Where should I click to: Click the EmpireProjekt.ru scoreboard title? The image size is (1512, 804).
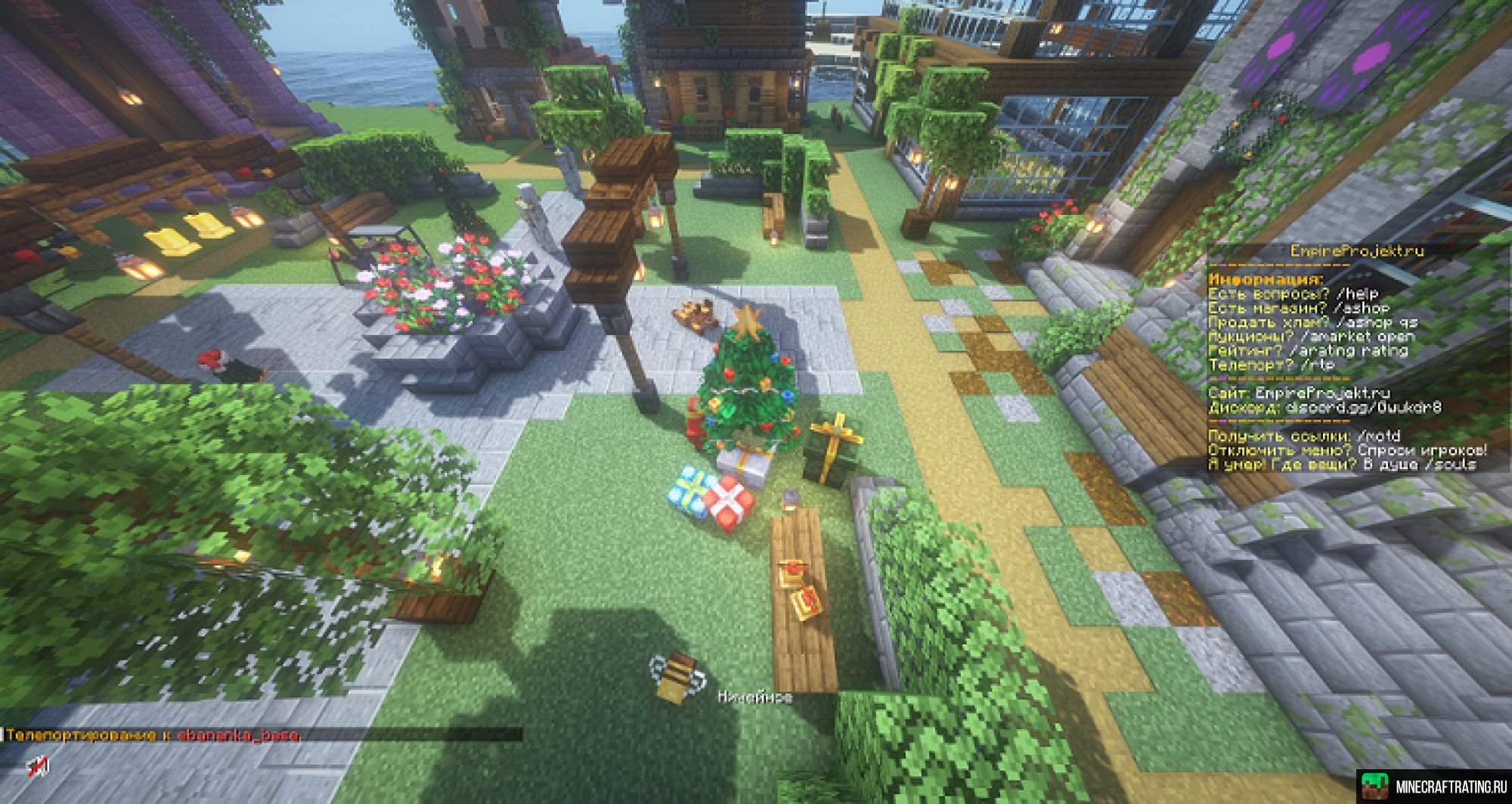[1356, 251]
